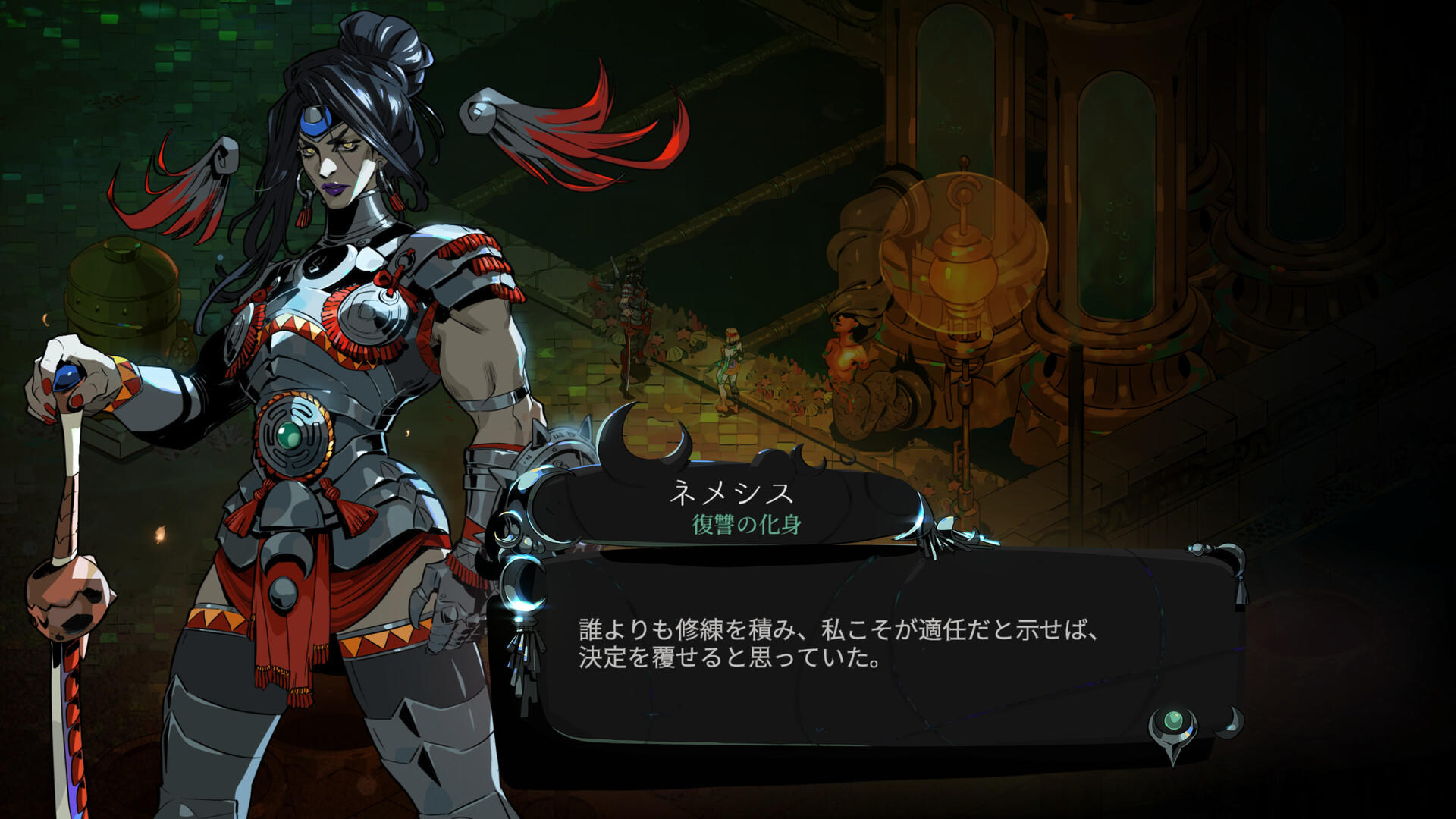Click the dialogue text to advance conversation
The height and width of the screenshot is (819, 1456).
point(834,642)
